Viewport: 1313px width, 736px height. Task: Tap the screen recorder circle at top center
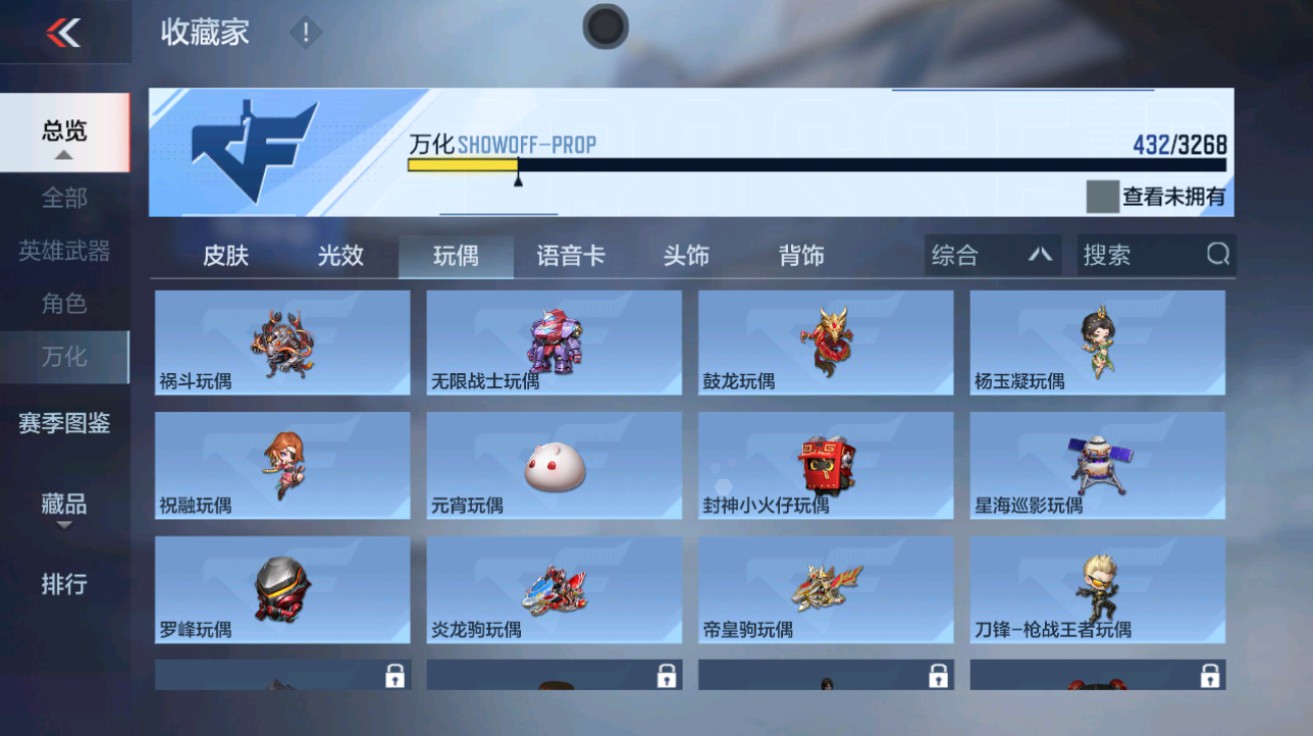(604, 27)
